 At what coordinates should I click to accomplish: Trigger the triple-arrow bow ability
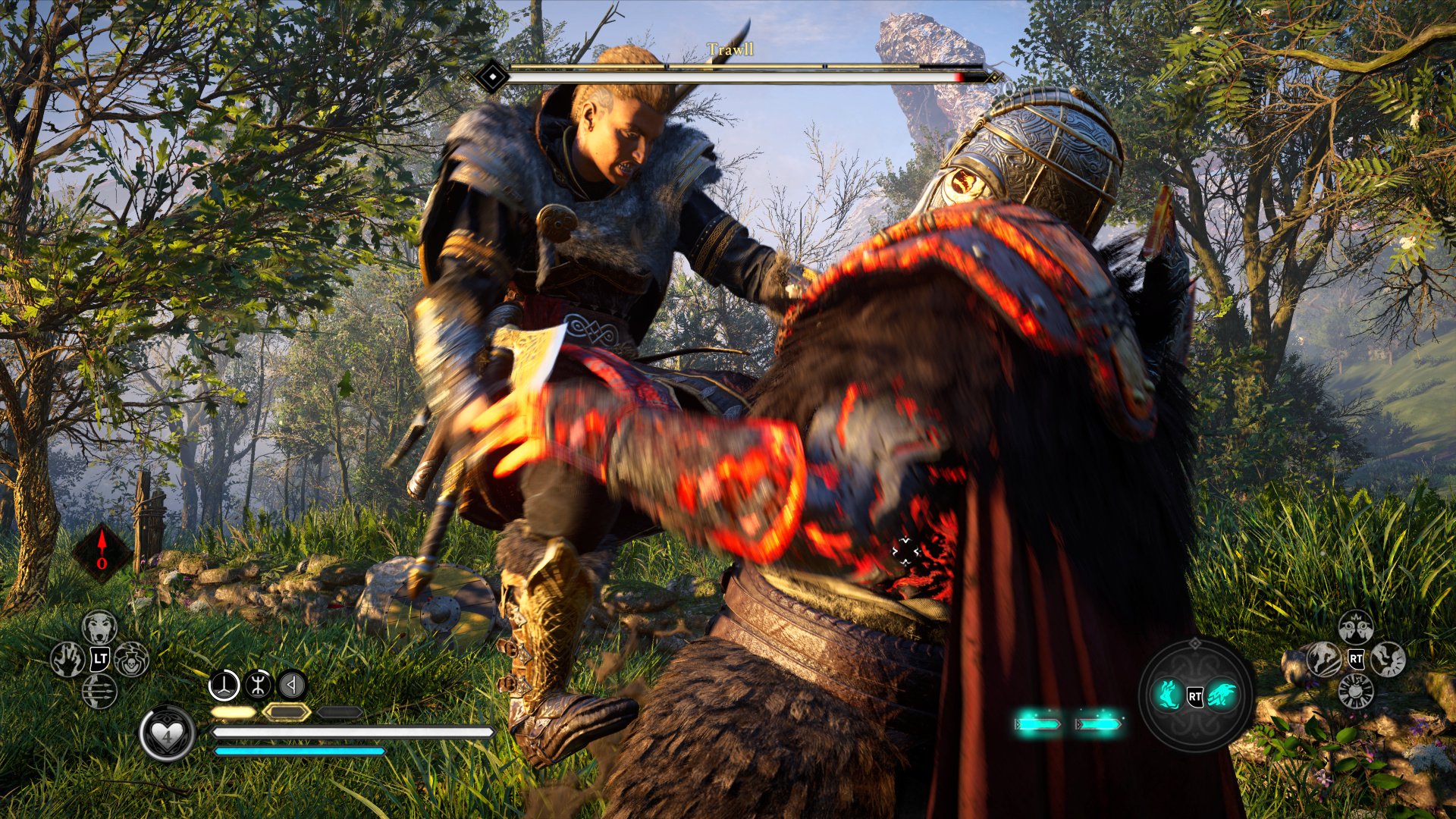[x=99, y=691]
